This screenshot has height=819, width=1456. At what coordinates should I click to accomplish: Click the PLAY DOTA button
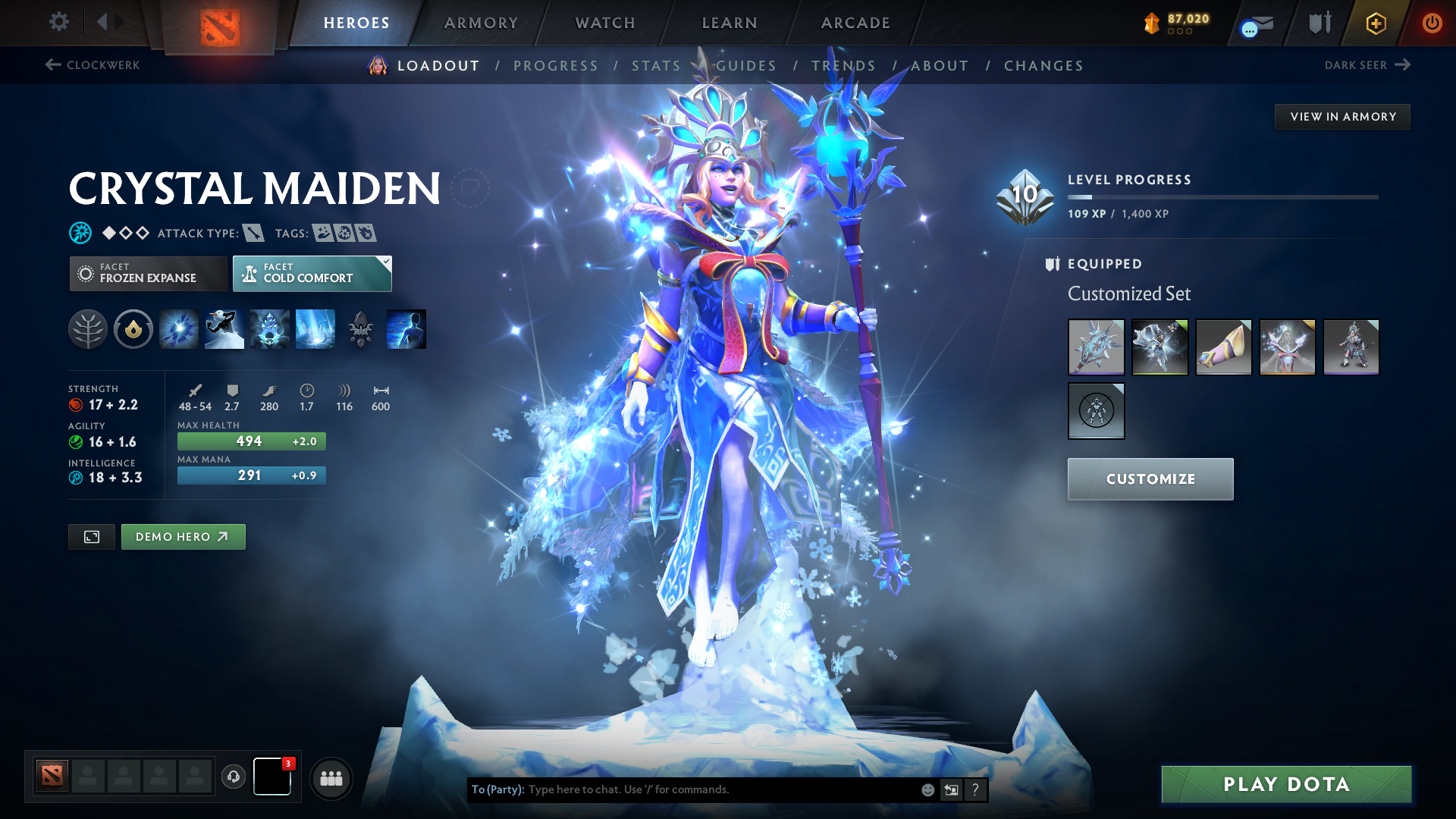1285,784
